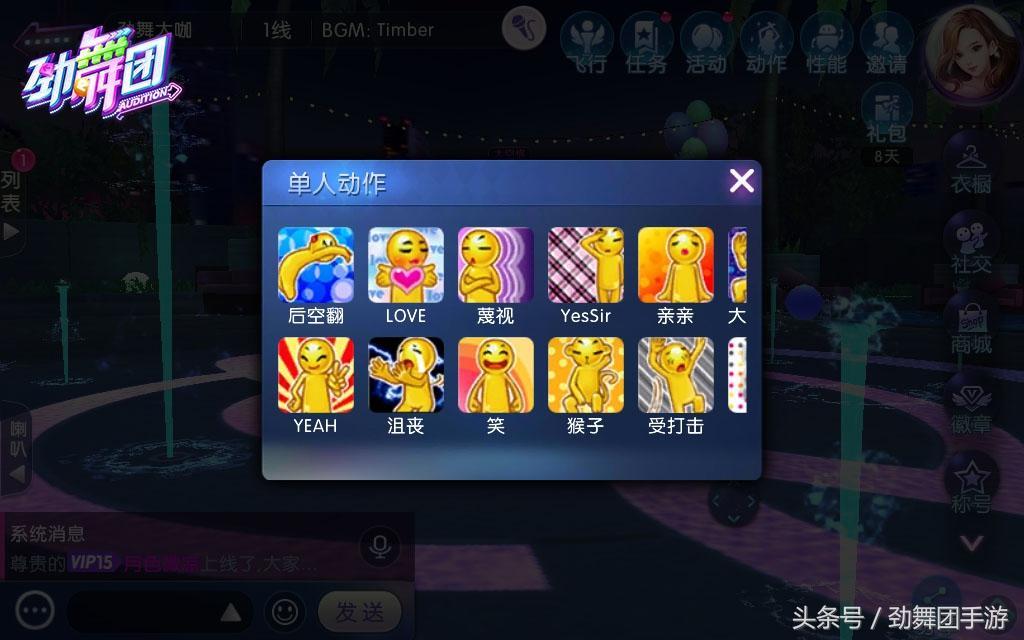Choose the YEAH victory emote
Viewport: 1024px width, 640px height.
coord(315,375)
